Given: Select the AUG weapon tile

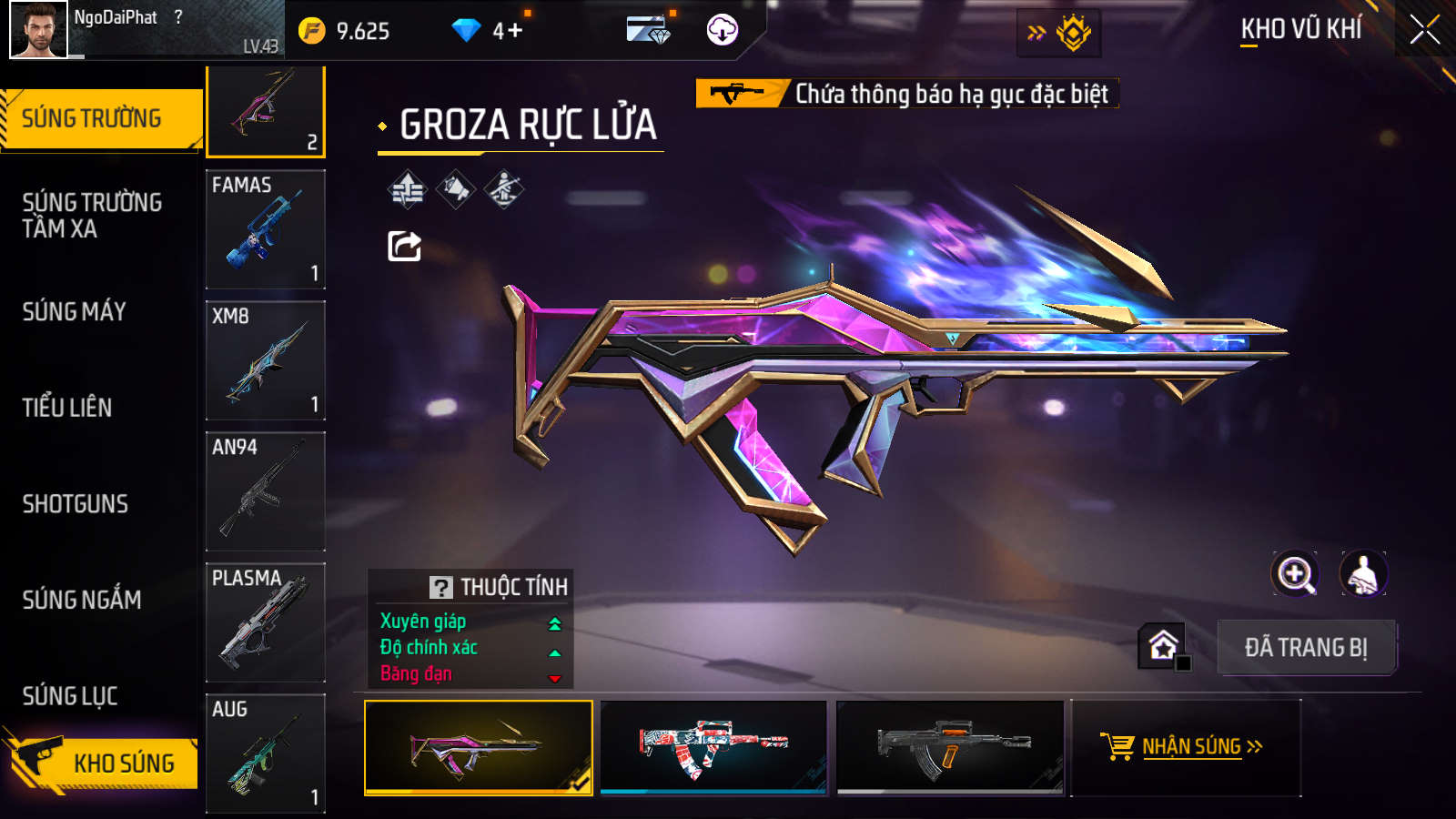Looking at the screenshot, I should 266,753.
